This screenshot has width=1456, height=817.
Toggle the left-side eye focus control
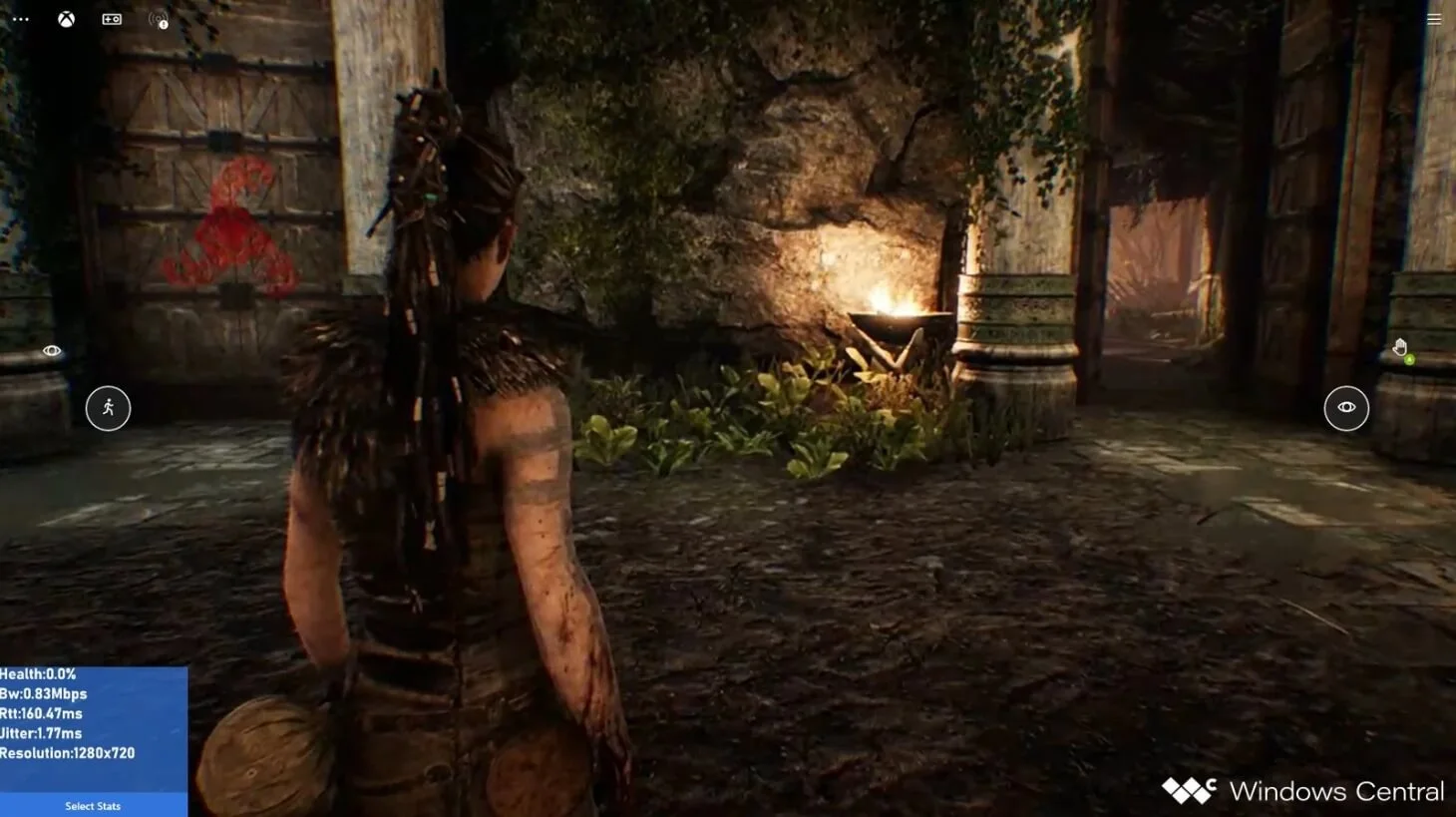click(51, 350)
